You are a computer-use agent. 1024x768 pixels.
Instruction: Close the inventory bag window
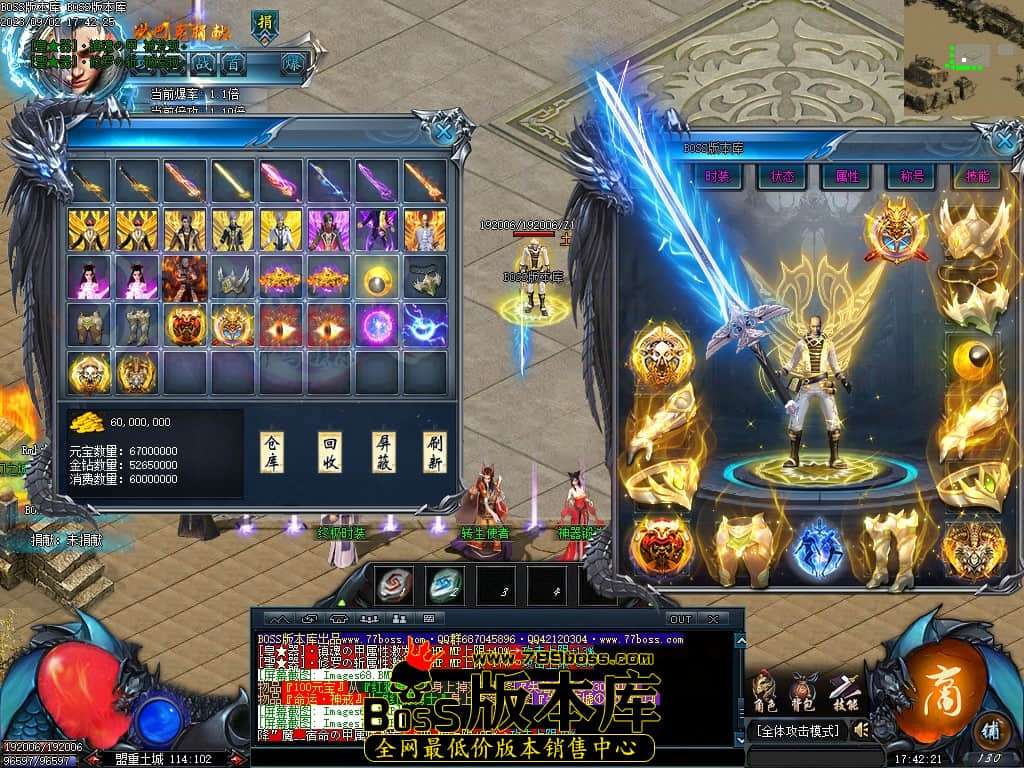click(443, 130)
